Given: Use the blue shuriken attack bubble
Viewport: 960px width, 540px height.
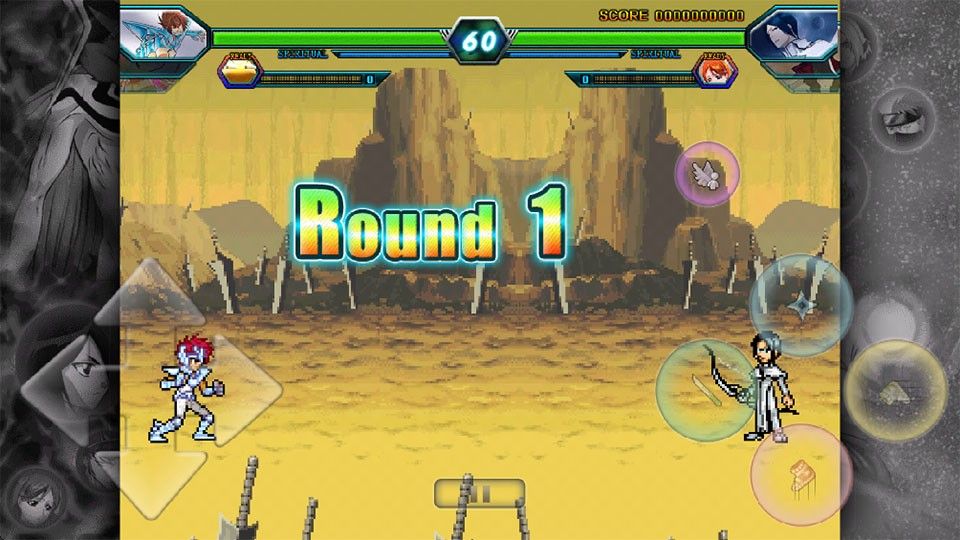Looking at the screenshot, I should click(800, 304).
